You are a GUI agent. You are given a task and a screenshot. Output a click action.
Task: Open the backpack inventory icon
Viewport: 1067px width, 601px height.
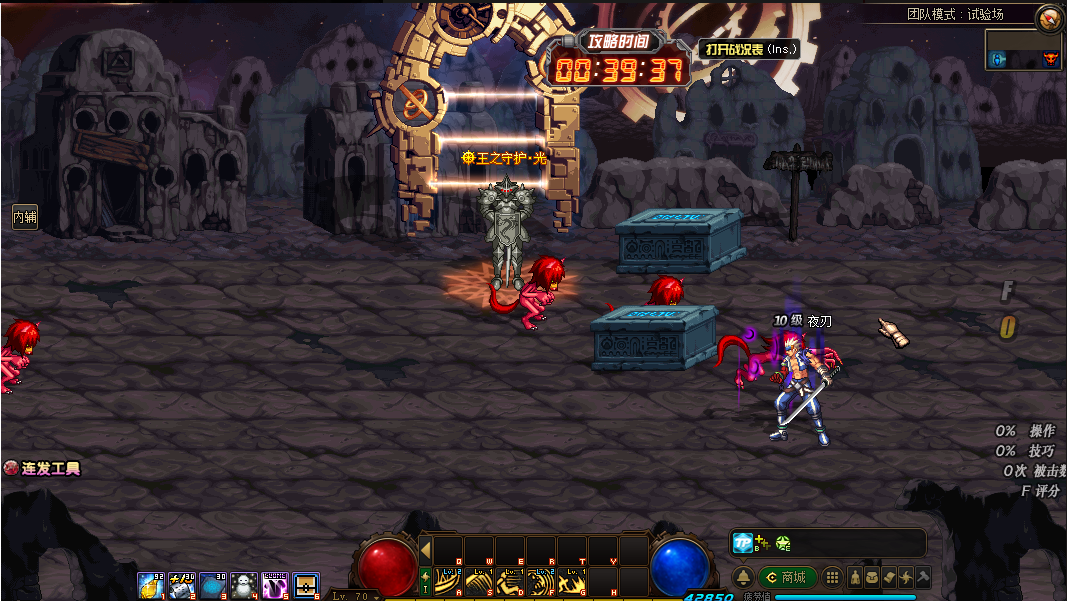[x=872, y=577]
